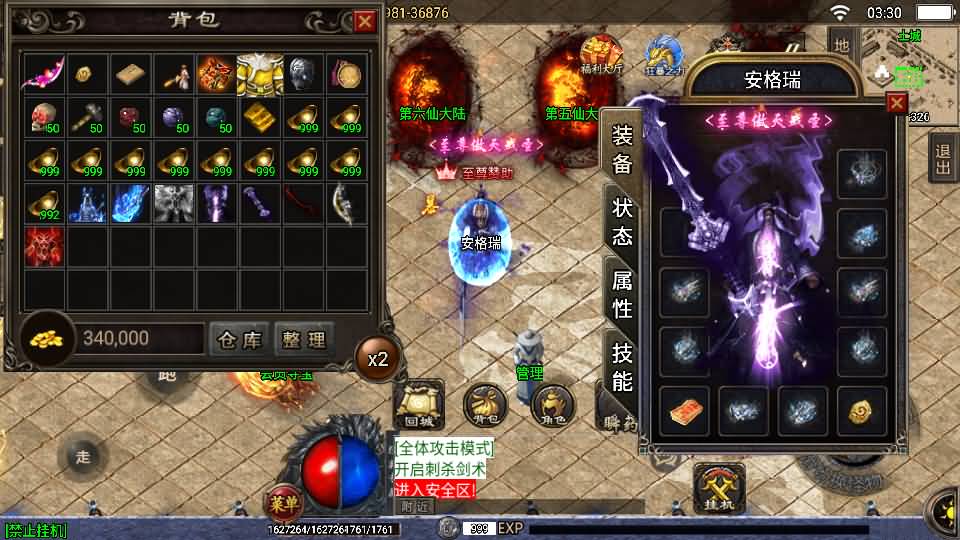Open the 仓库 warehouse
This screenshot has width=960, height=540.
(239, 340)
